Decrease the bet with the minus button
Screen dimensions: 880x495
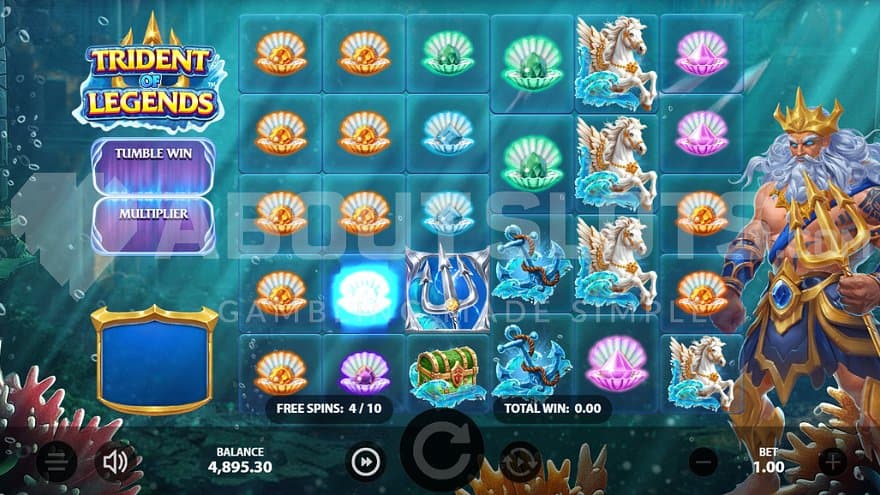click(704, 461)
